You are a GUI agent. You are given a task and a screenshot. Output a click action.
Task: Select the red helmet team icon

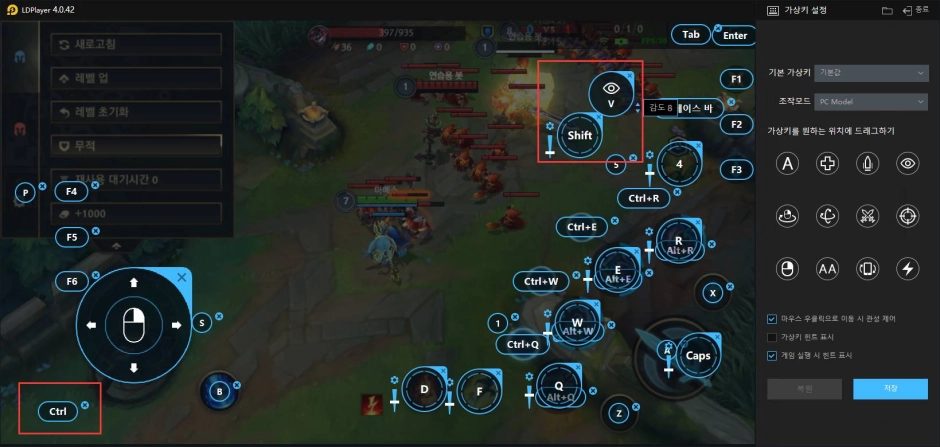coord(20,130)
